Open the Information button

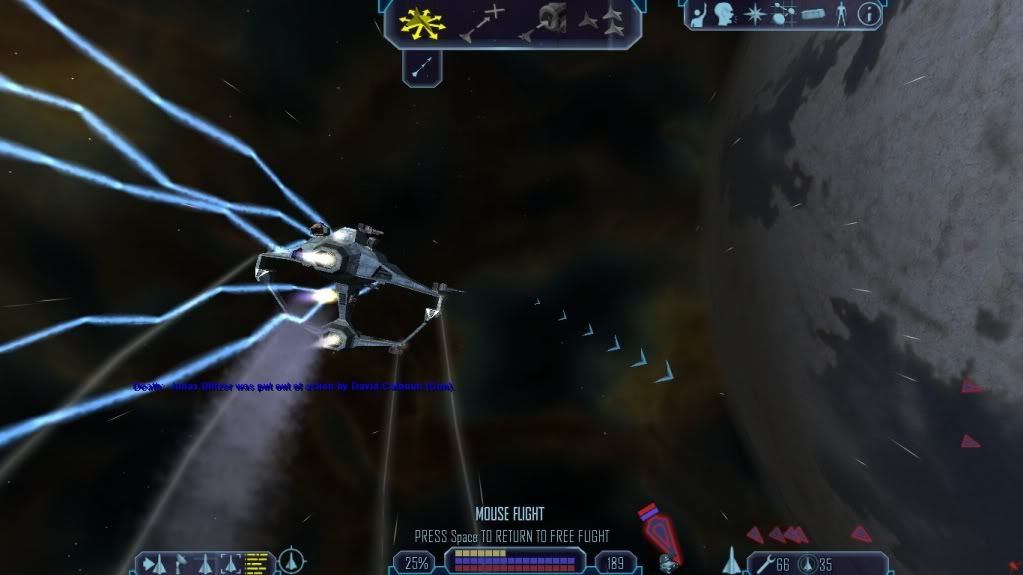pyautogui.click(x=869, y=14)
